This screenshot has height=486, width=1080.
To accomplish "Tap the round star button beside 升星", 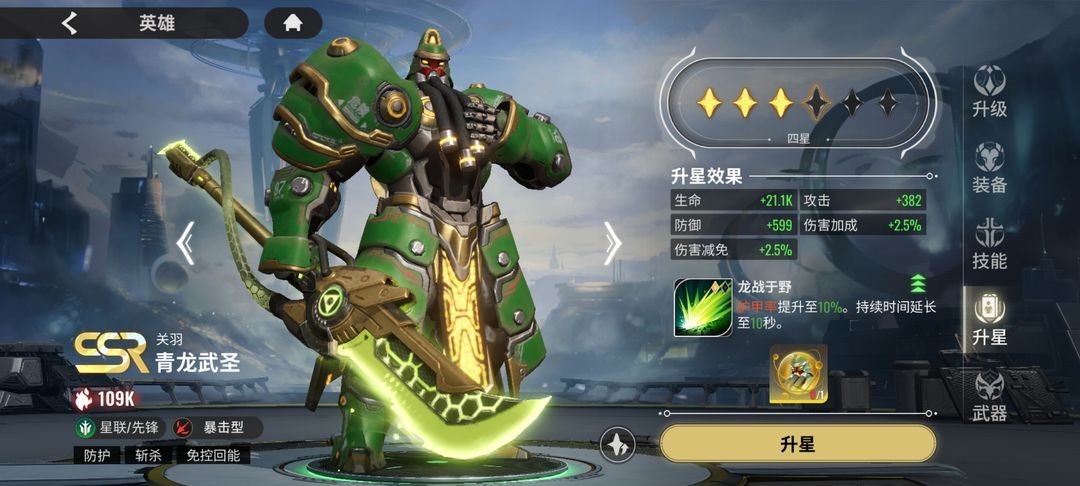I will tap(619, 444).
